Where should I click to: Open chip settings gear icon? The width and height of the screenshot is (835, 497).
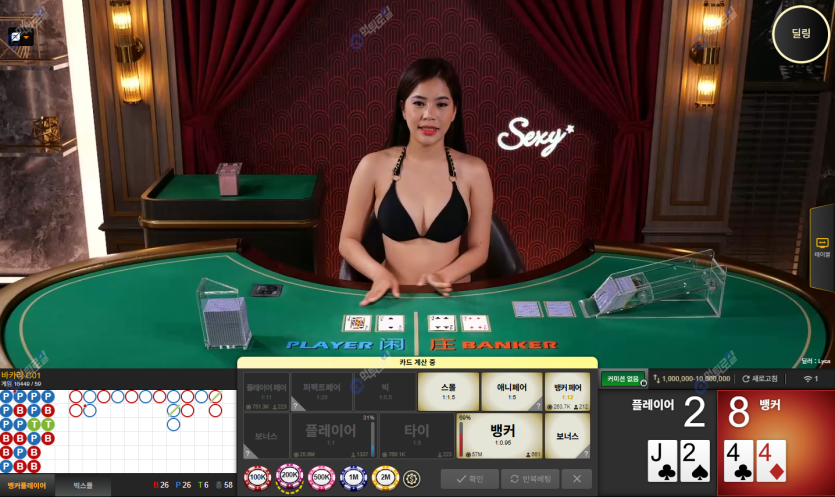click(x=412, y=478)
